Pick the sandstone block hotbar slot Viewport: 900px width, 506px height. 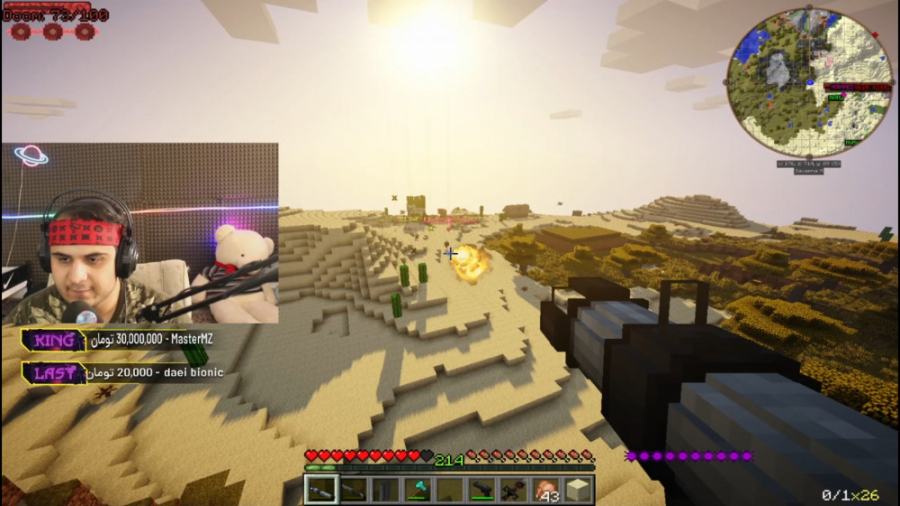(578, 490)
